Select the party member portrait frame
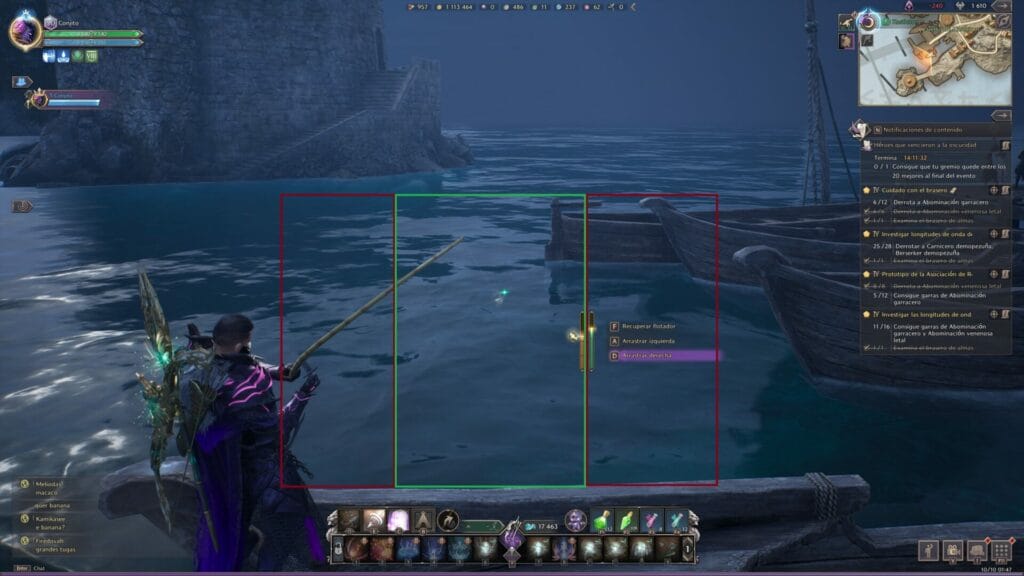This screenshot has width=1024, height=576. point(38,99)
